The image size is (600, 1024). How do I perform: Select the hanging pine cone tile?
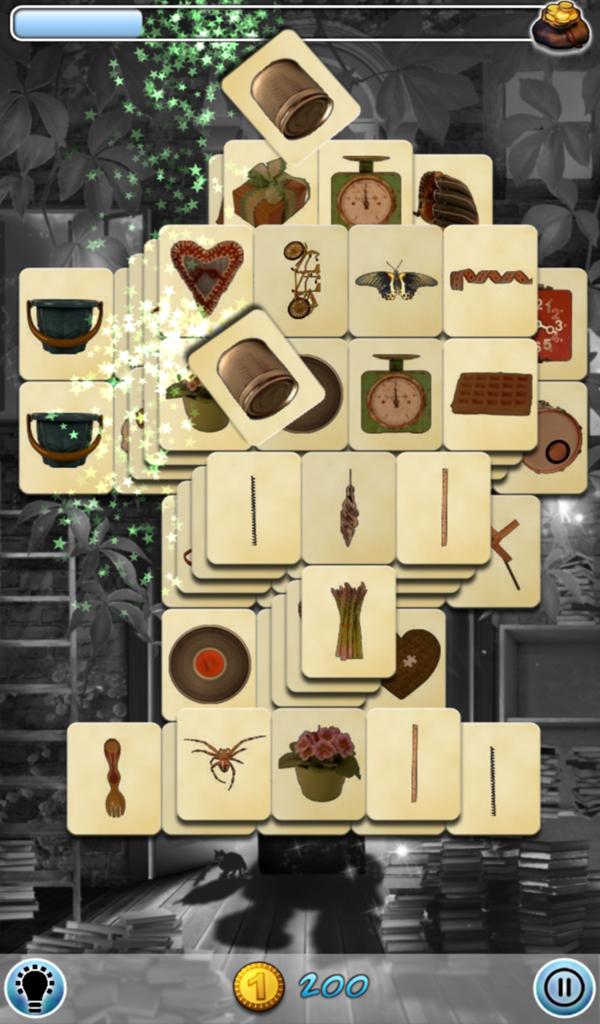pyautogui.click(x=348, y=508)
